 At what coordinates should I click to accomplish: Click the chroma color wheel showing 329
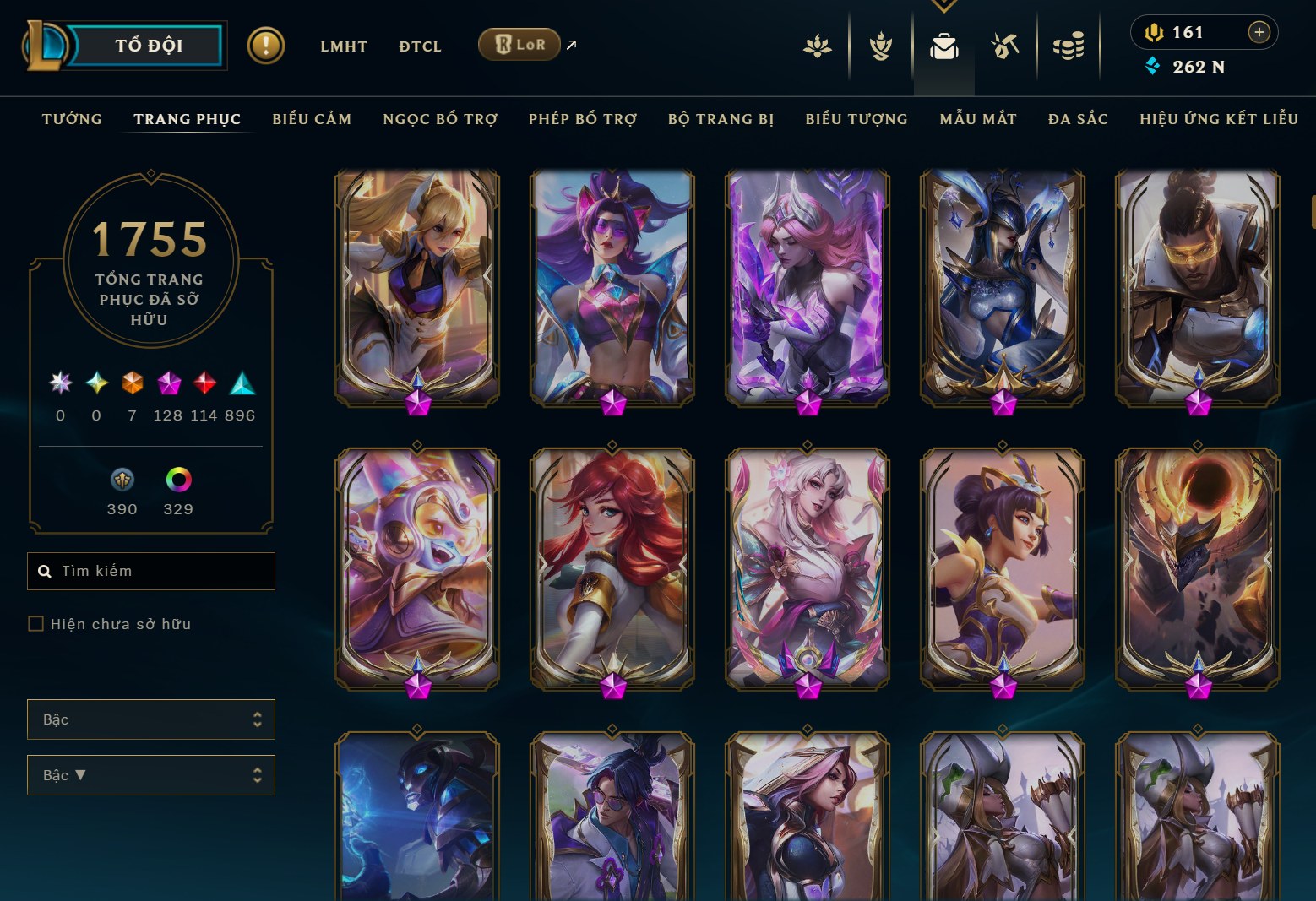tap(177, 480)
